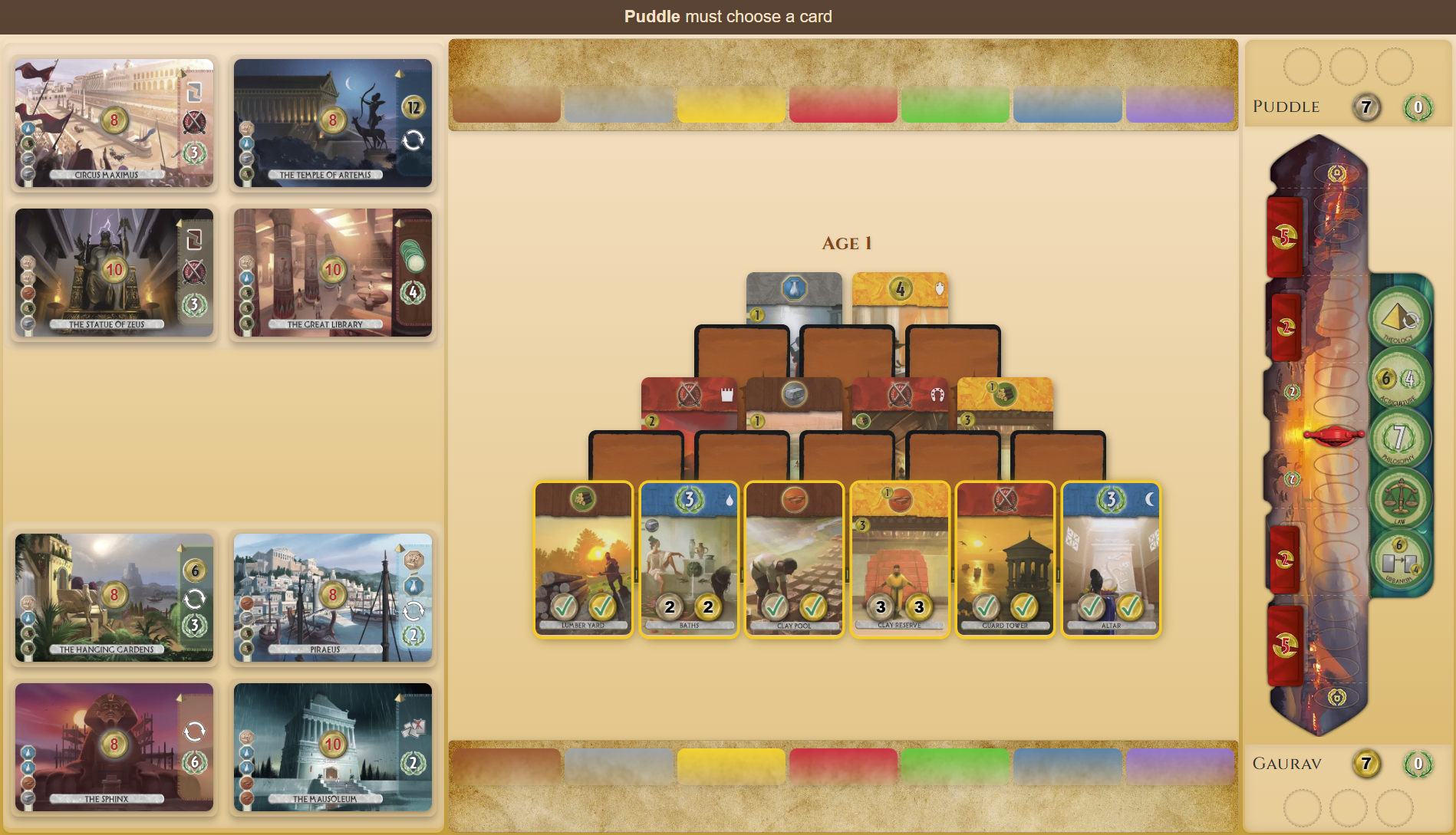This screenshot has height=835, width=1456.
Task: Take the Baths card
Action: 688,560
